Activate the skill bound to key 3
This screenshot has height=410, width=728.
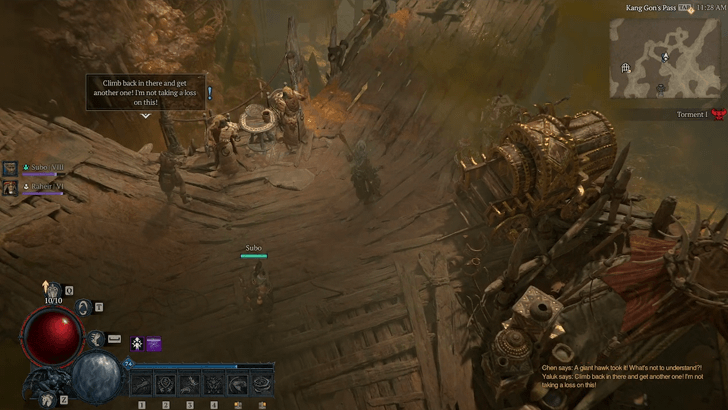click(189, 384)
